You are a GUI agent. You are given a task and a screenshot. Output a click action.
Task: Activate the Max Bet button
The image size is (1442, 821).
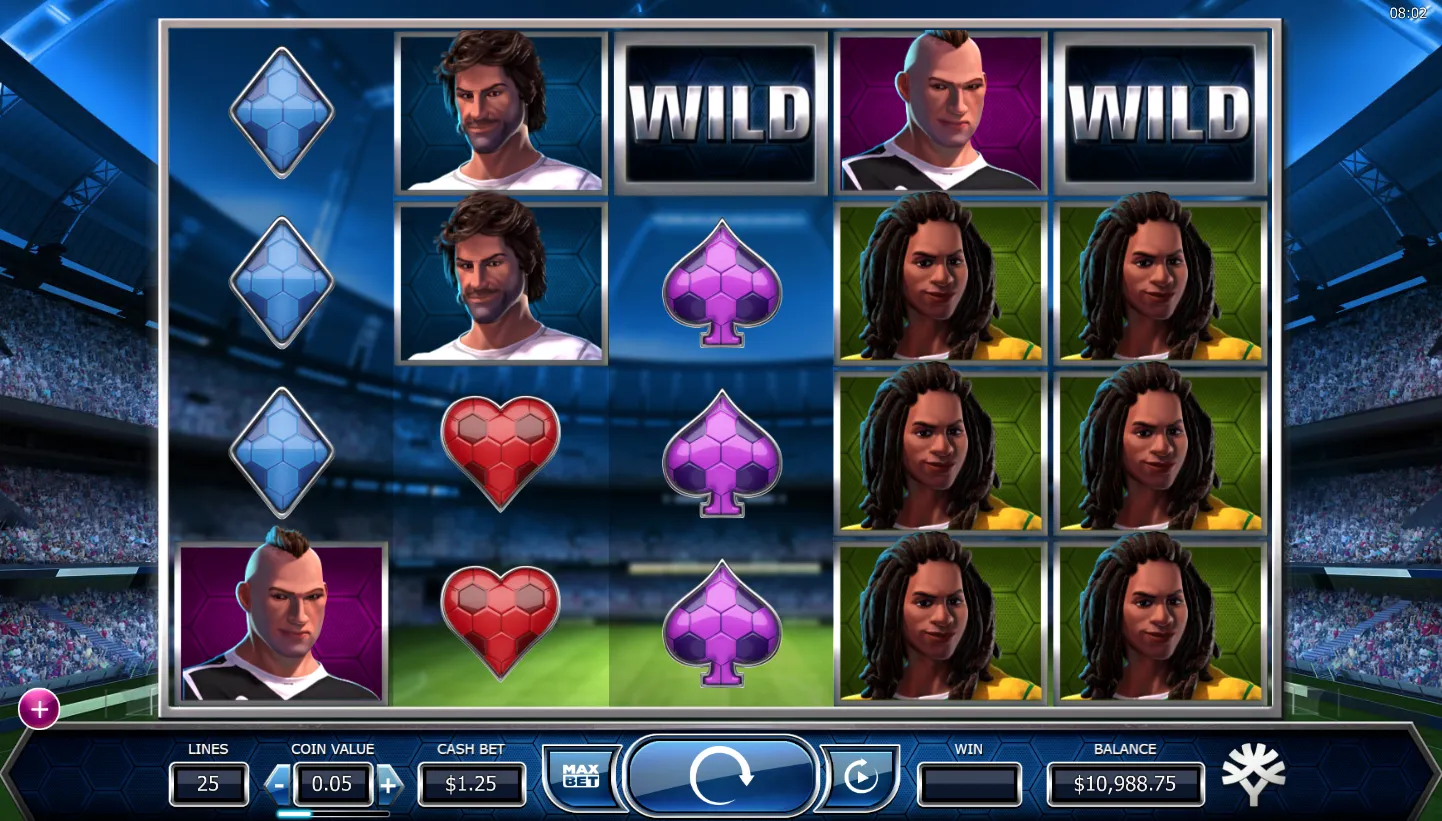click(580, 776)
